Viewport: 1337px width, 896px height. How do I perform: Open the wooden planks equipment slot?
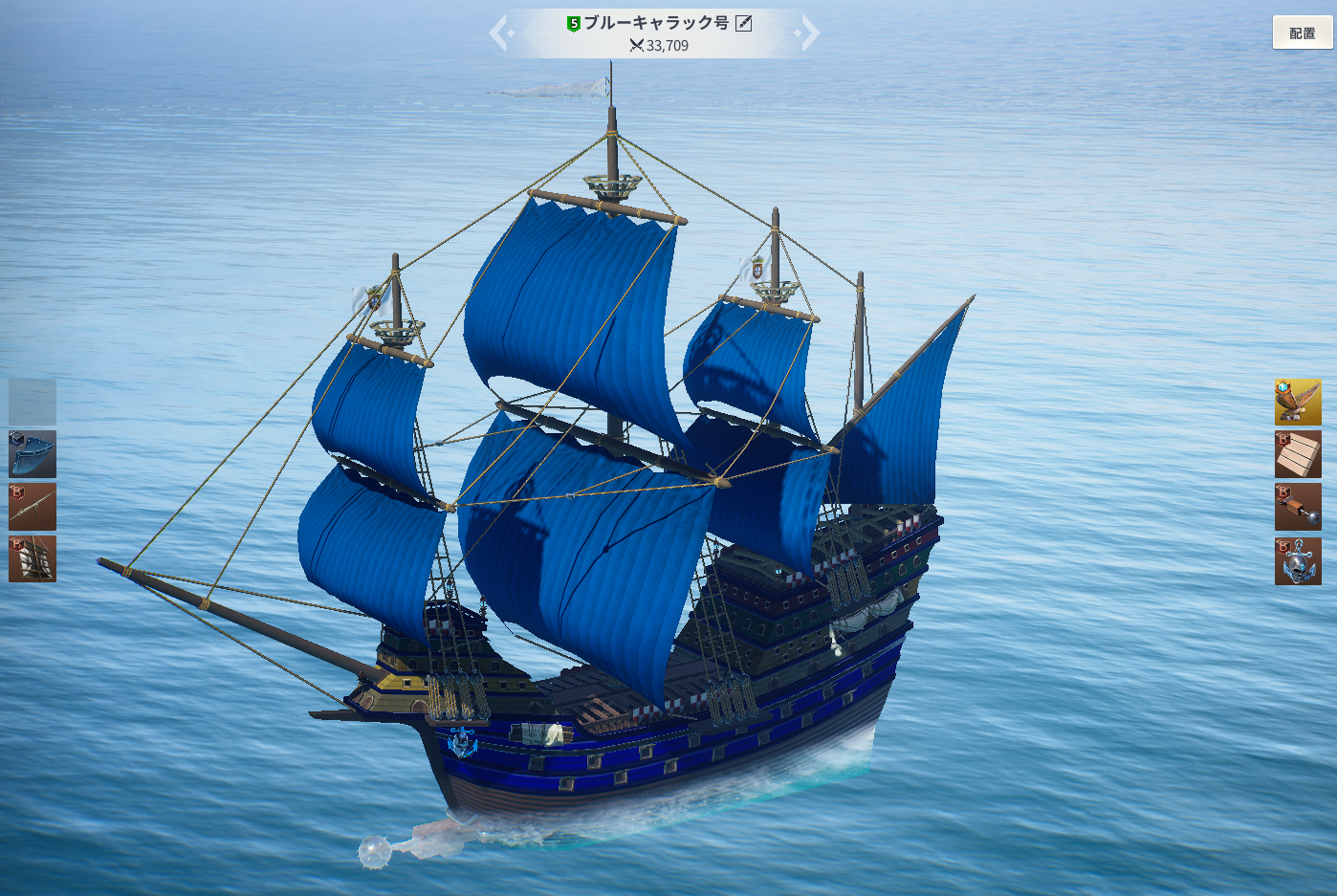pos(1298,454)
